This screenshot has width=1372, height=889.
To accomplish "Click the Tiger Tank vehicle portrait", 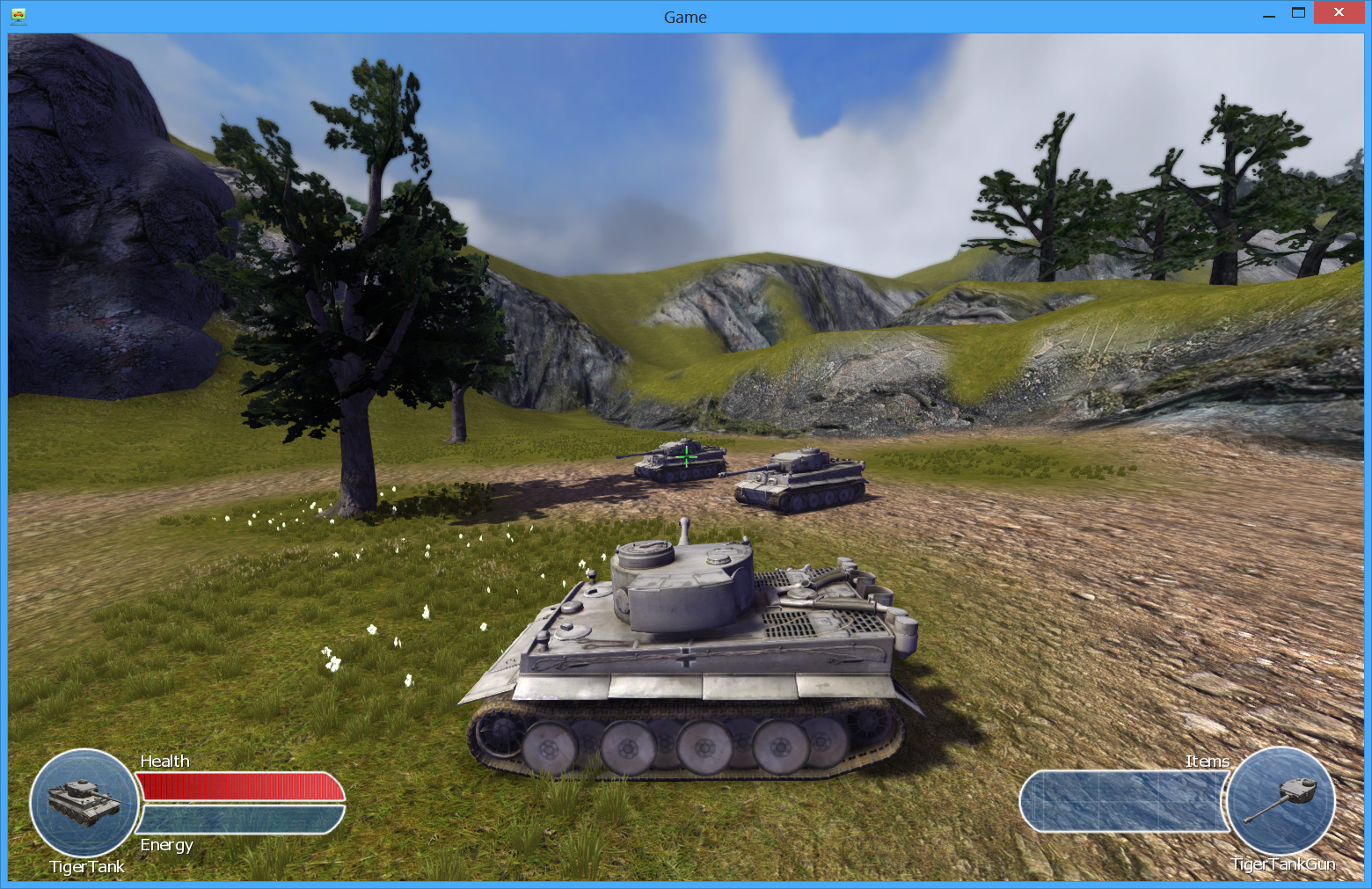I will pyautogui.click(x=84, y=802).
